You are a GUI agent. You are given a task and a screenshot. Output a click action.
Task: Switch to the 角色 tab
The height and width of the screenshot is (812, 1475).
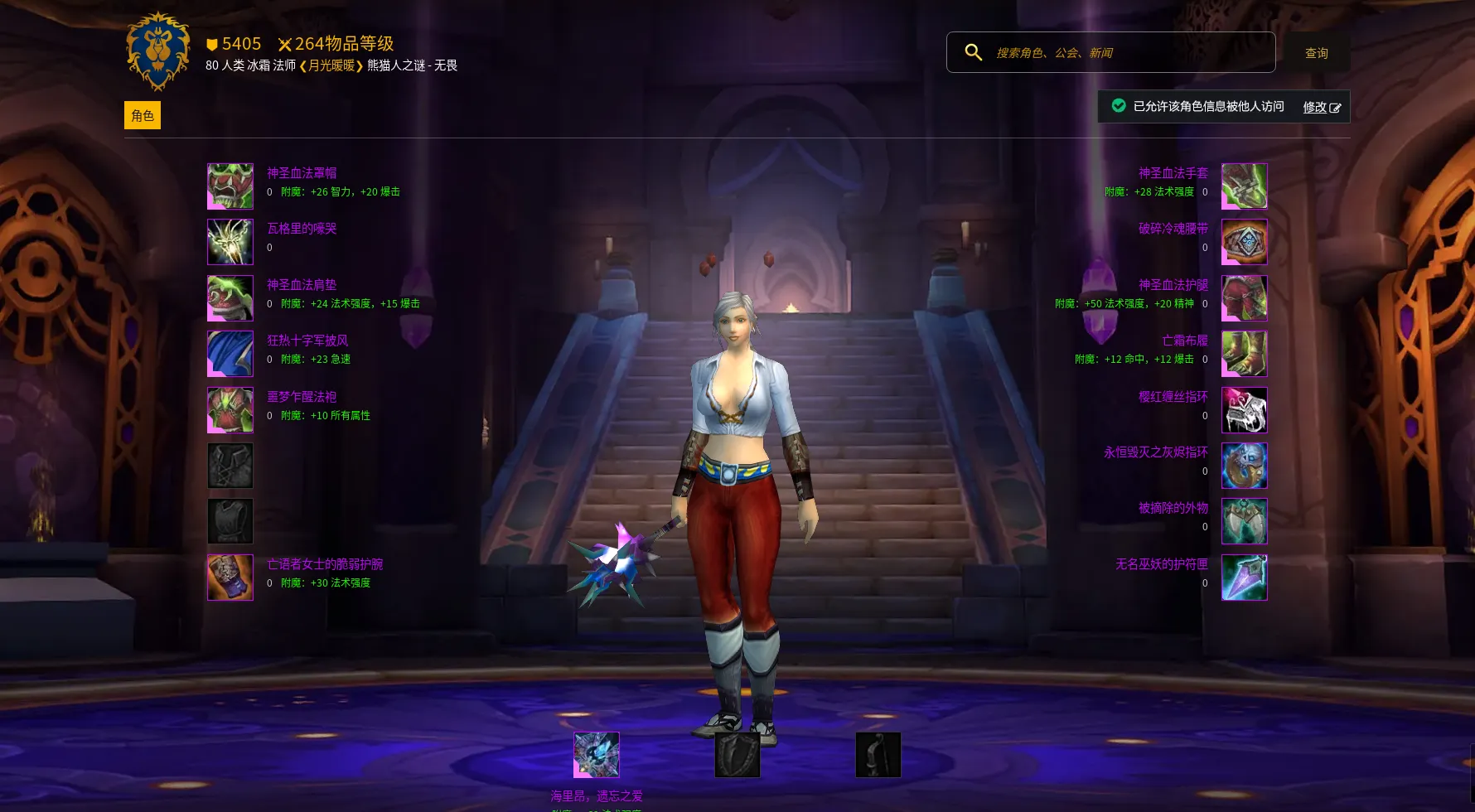143,115
